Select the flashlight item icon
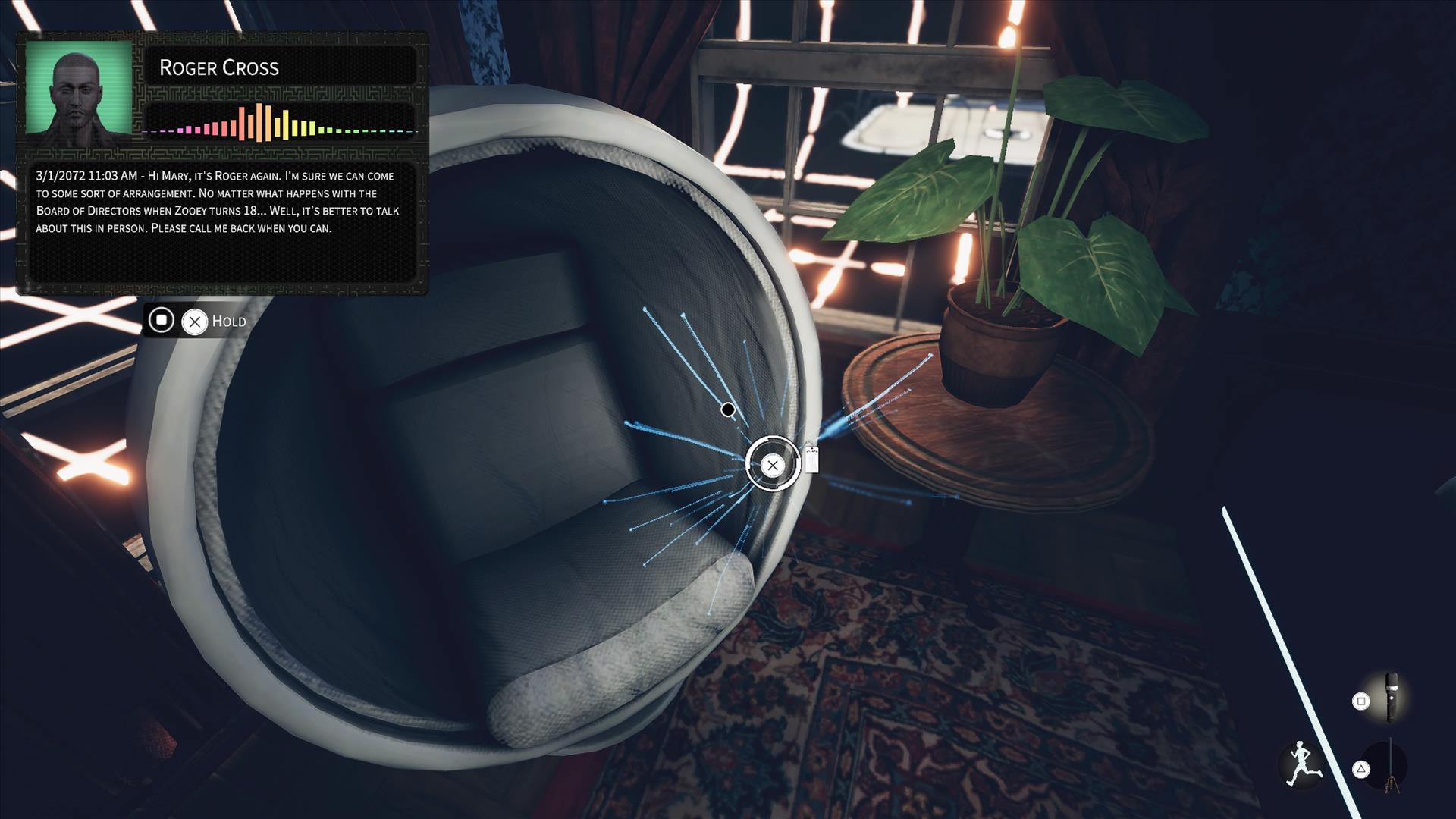Viewport: 1456px width, 819px height. pyautogui.click(x=1392, y=696)
